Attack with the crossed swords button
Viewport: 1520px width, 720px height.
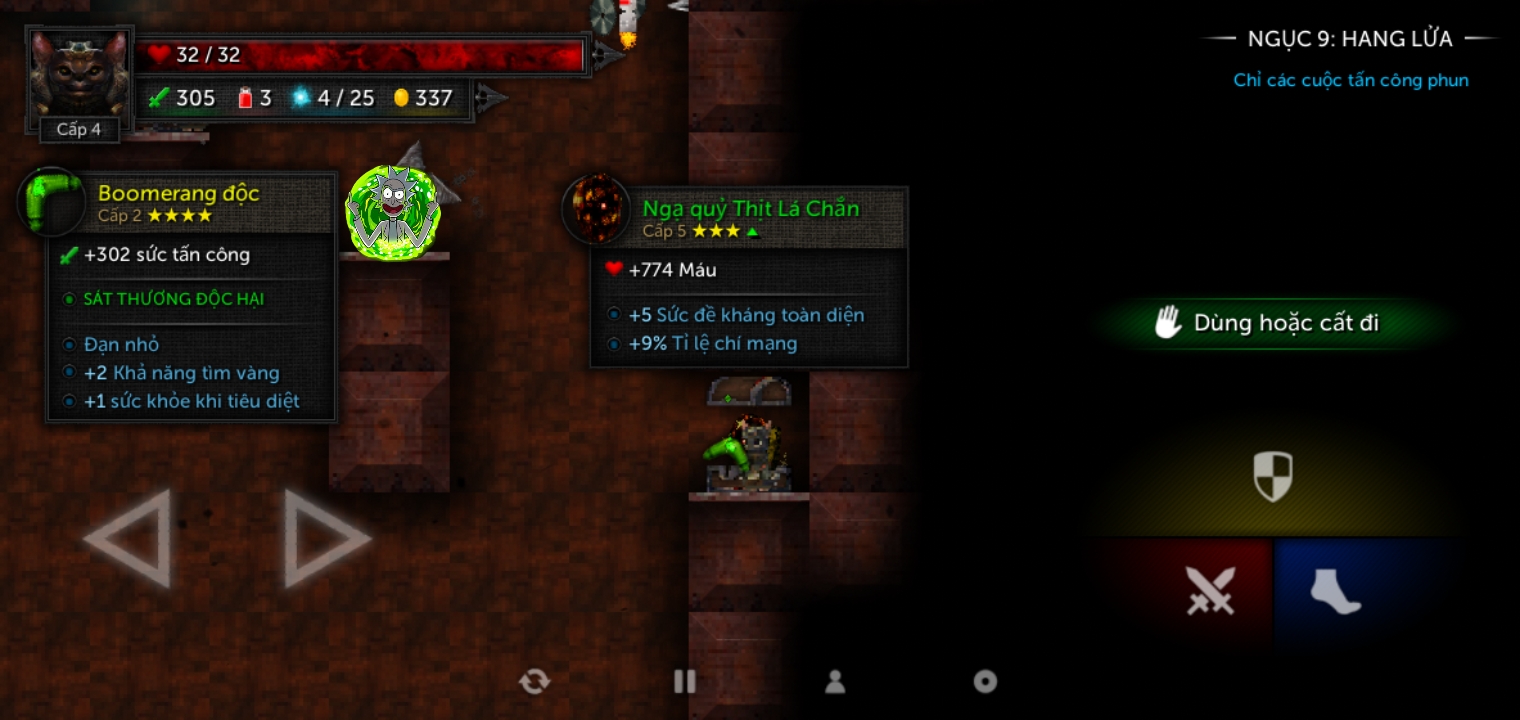coord(1209,591)
